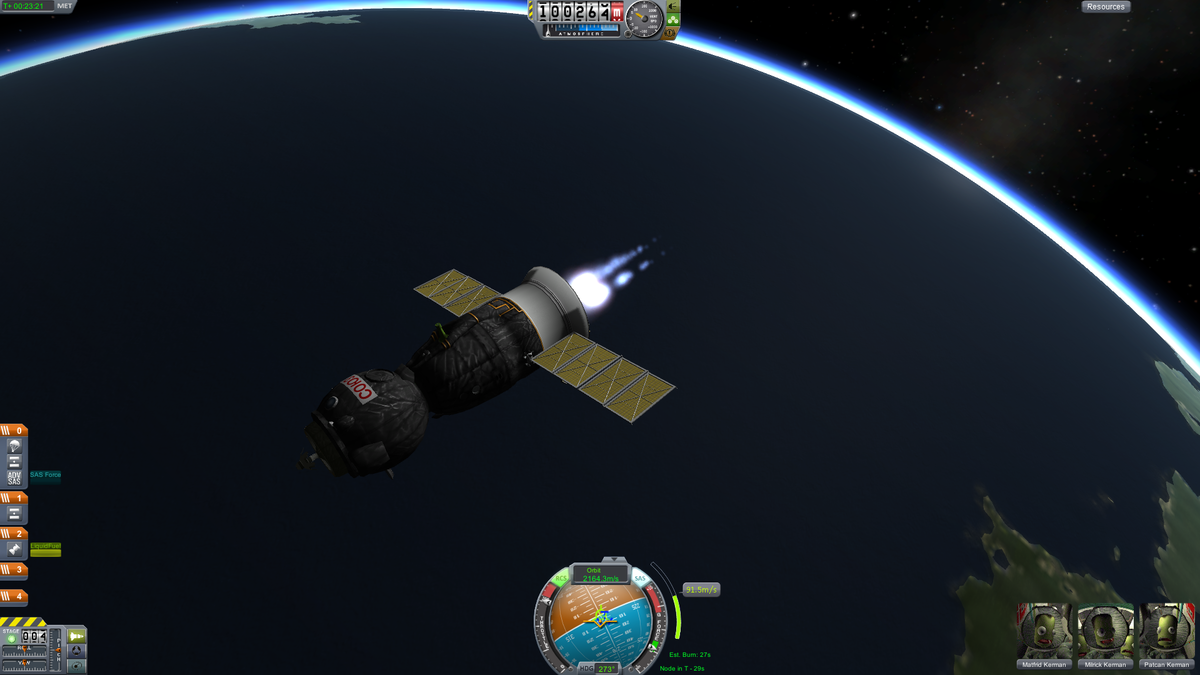Select Patcan Kerman's crew portrait
1200x675 pixels.
1166,631
